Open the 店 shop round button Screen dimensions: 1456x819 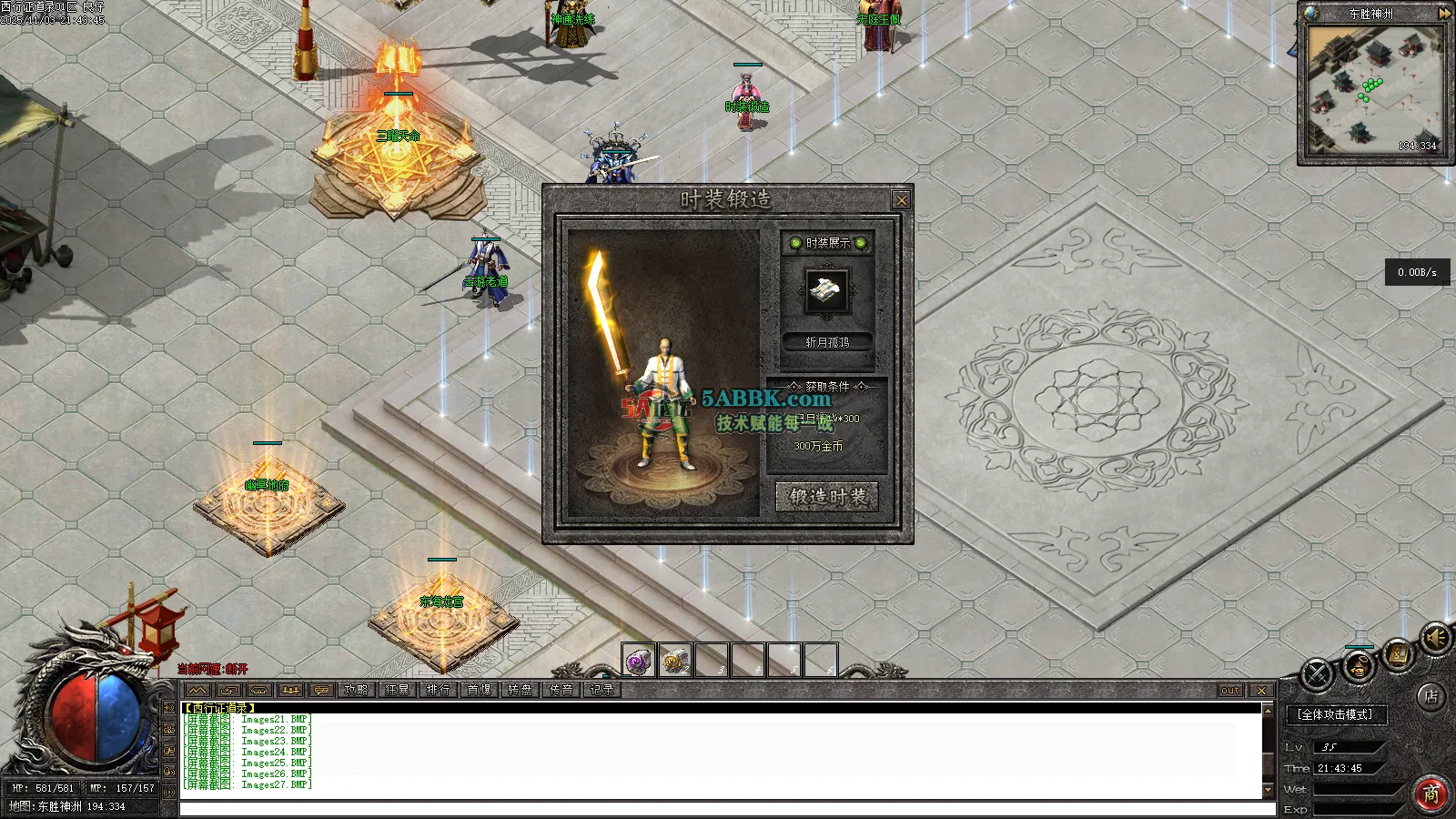pos(1431,697)
